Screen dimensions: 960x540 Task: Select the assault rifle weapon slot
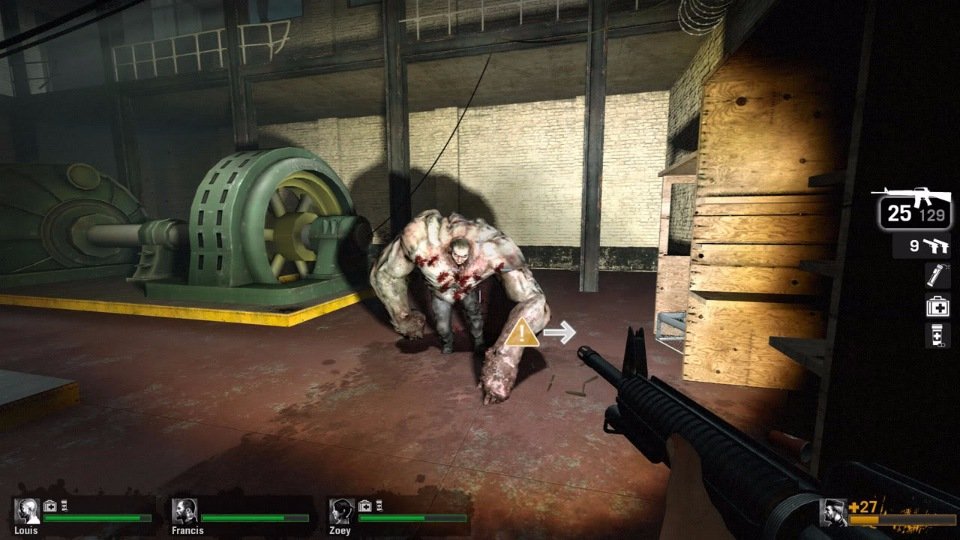point(913,211)
